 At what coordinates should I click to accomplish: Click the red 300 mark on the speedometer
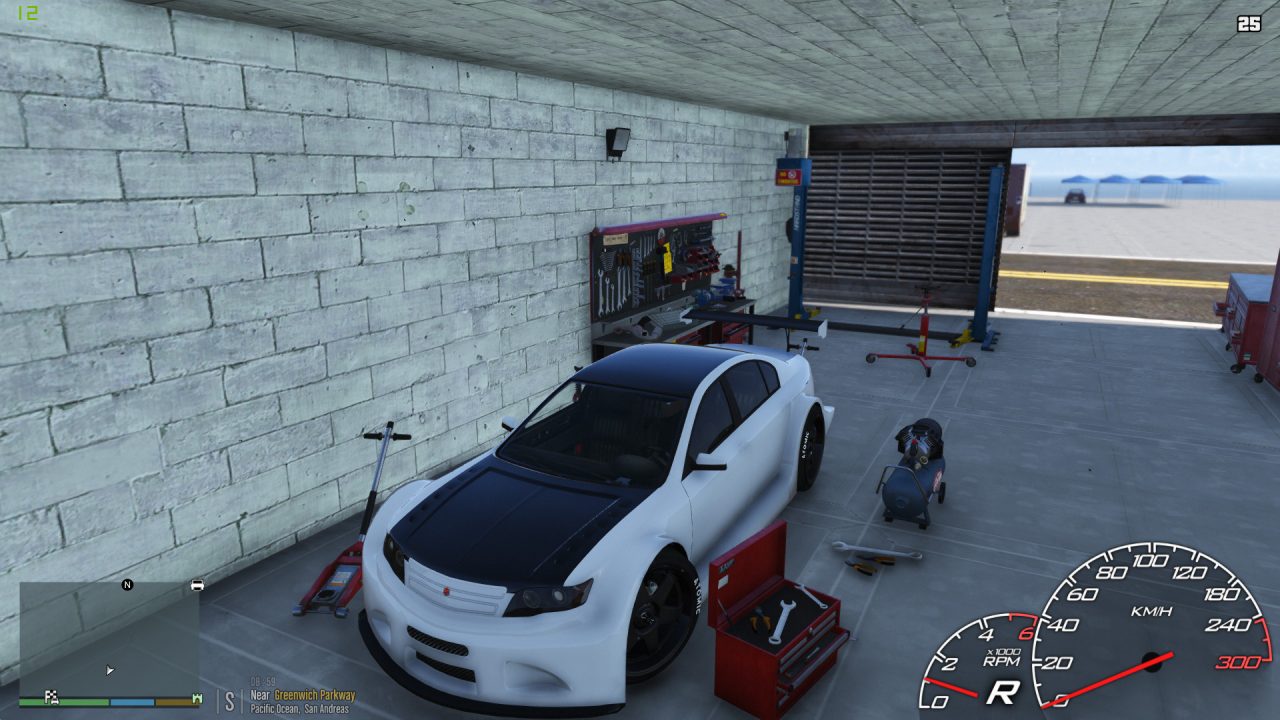pyautogui.click(x=1240, y=661)
